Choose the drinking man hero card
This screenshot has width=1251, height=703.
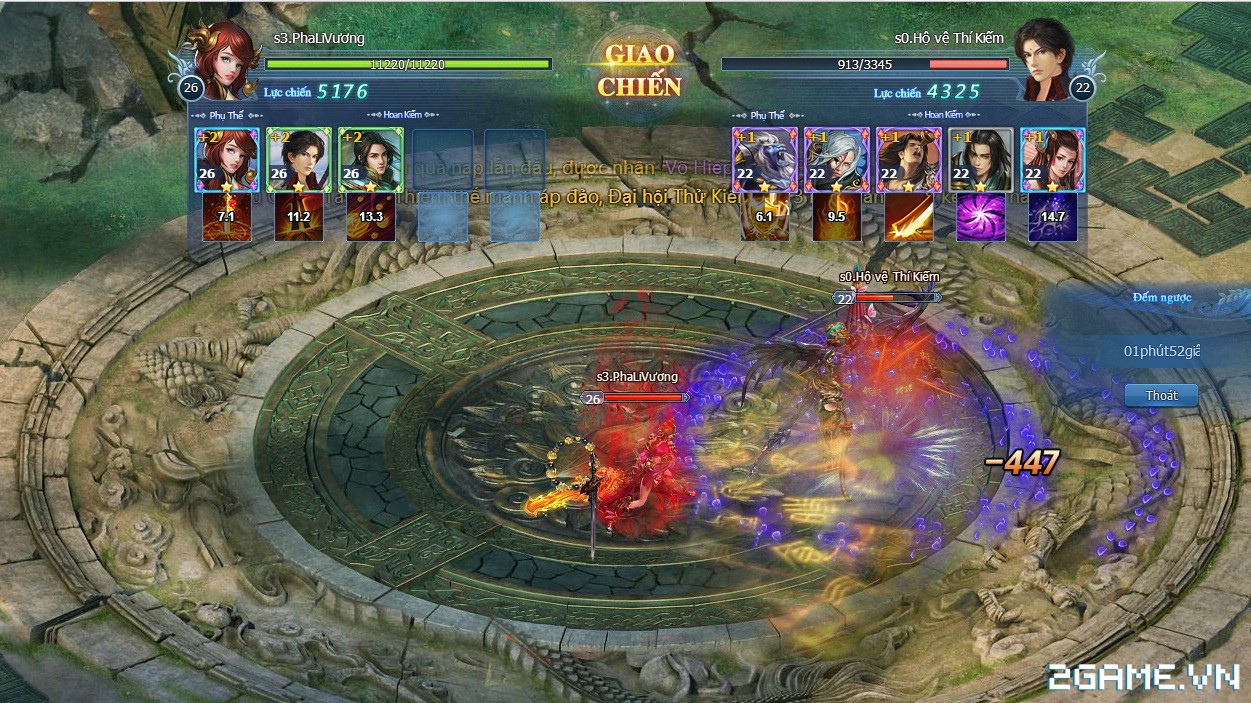pos(908,159)
